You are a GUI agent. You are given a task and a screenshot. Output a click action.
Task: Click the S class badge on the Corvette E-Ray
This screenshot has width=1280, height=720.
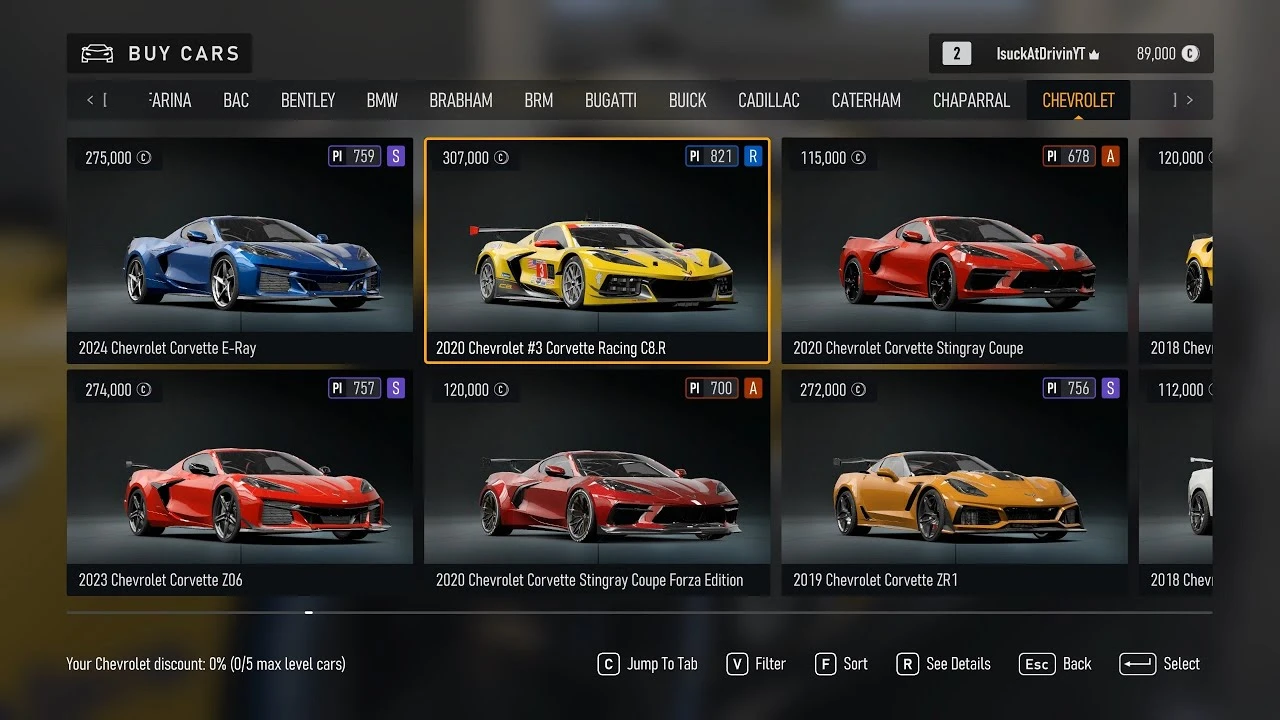[397, 156]
